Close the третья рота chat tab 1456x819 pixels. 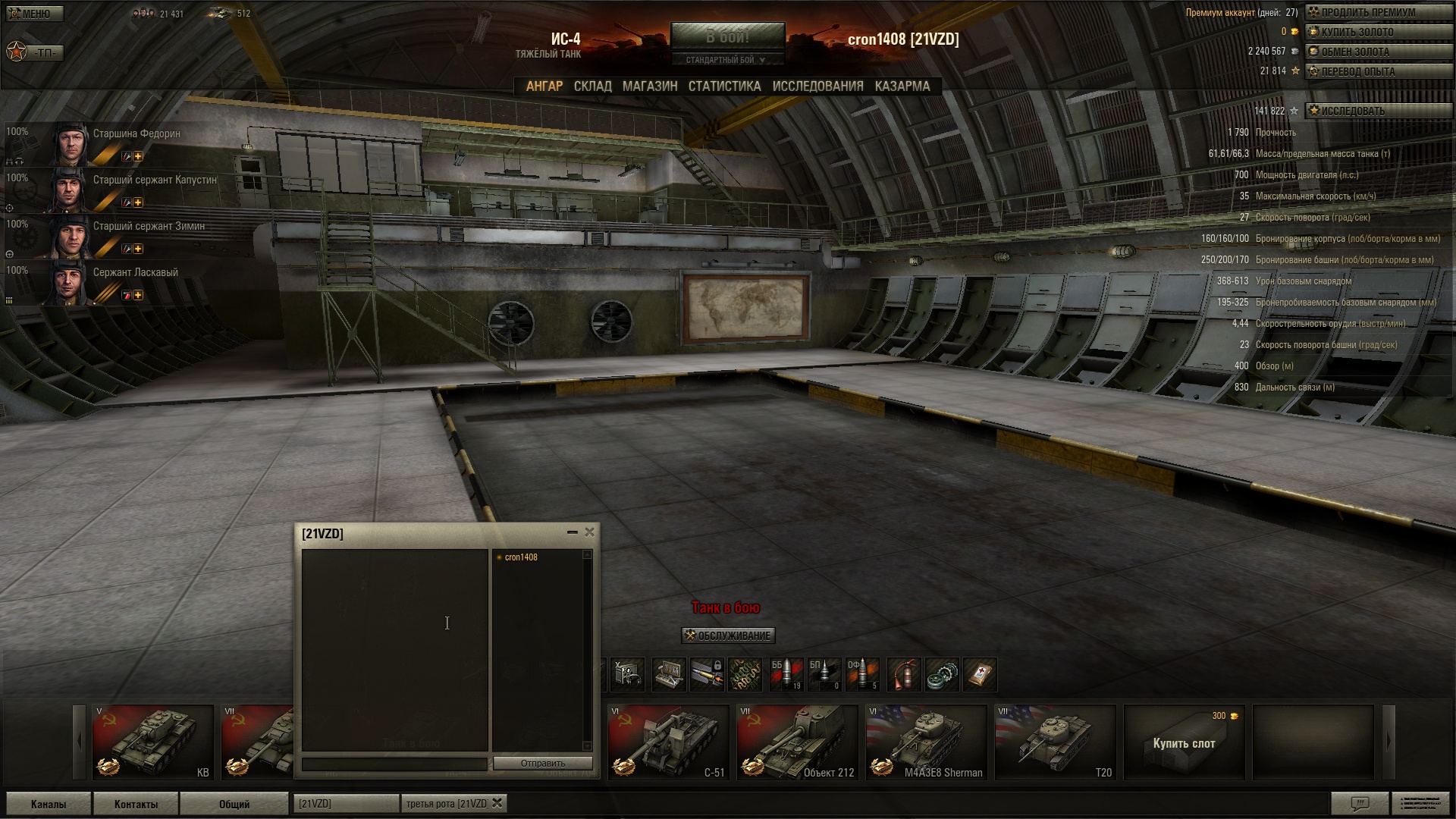[x=497, y=803]
